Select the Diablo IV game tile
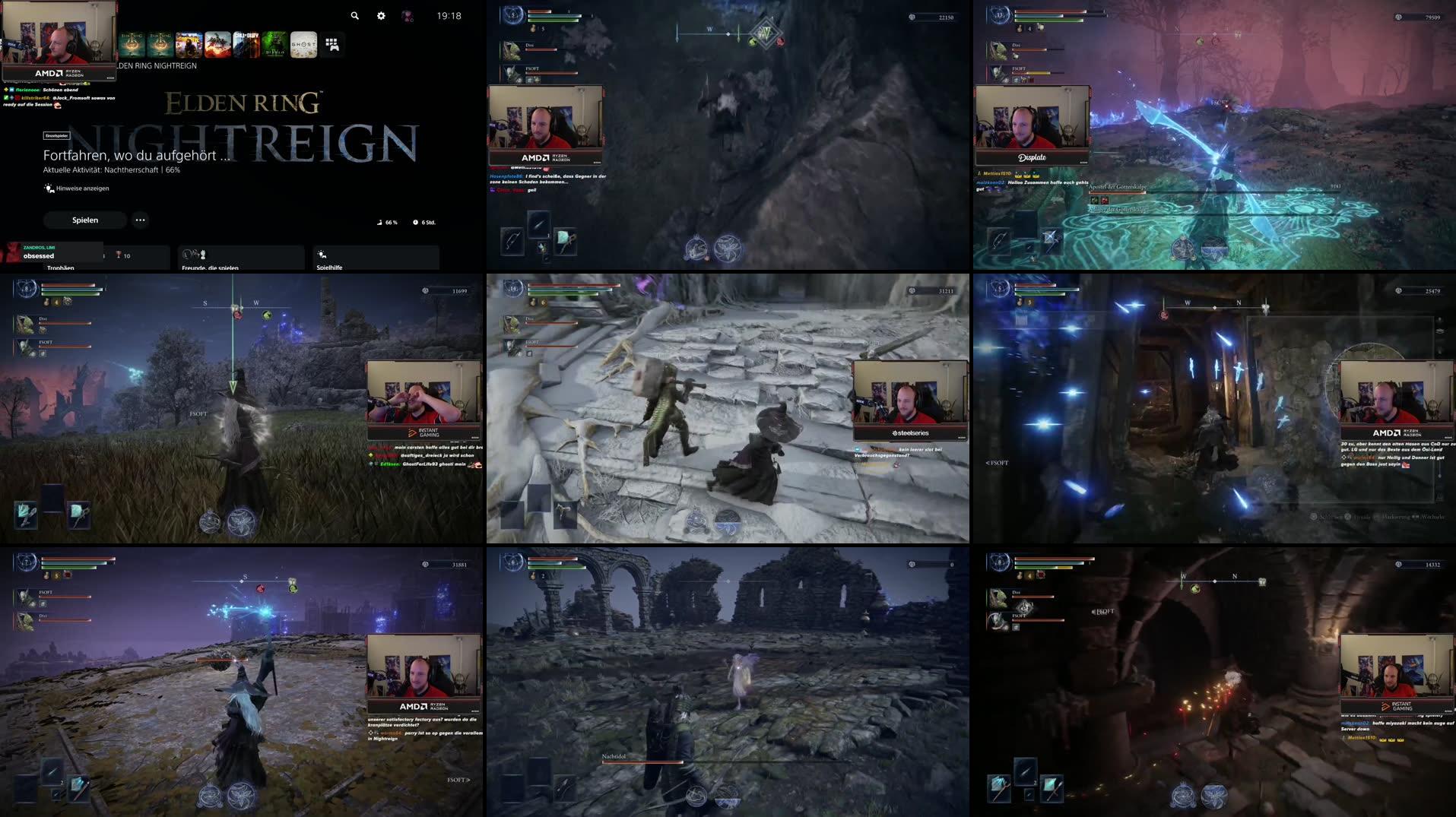This screenshot has width=1456, height=817. (x=274, y=44)
